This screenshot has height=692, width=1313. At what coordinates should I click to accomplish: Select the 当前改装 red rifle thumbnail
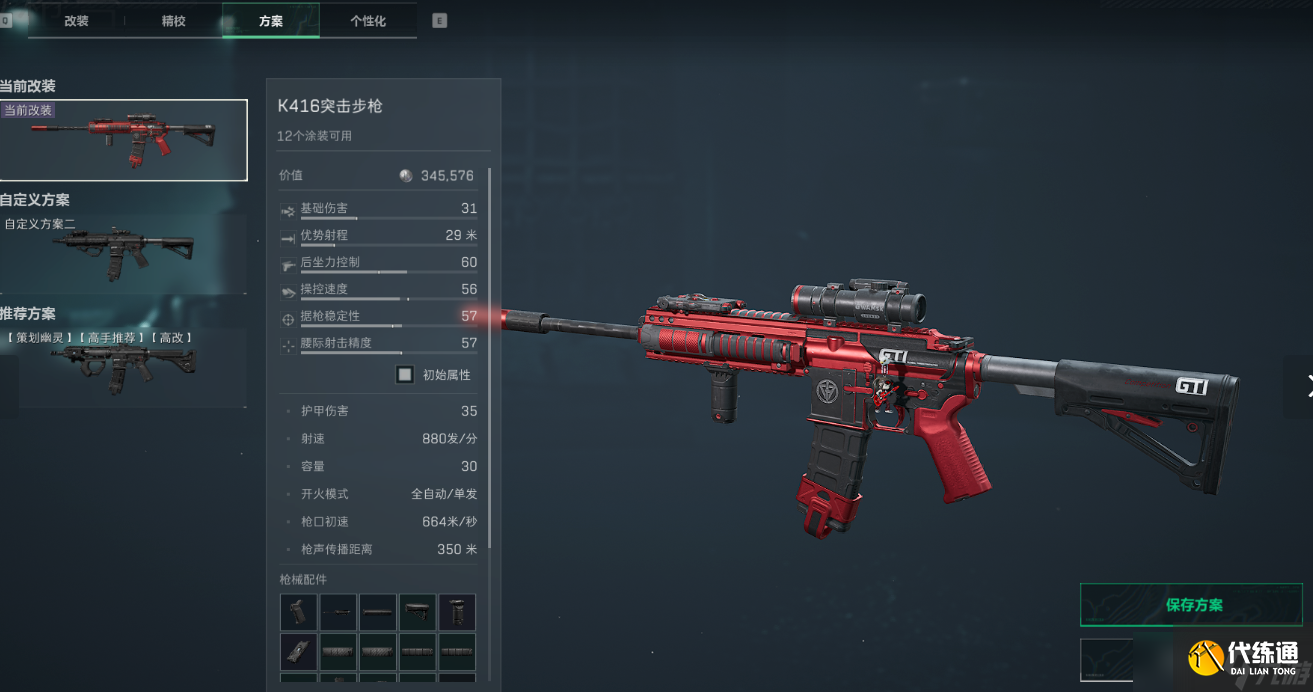123,140
